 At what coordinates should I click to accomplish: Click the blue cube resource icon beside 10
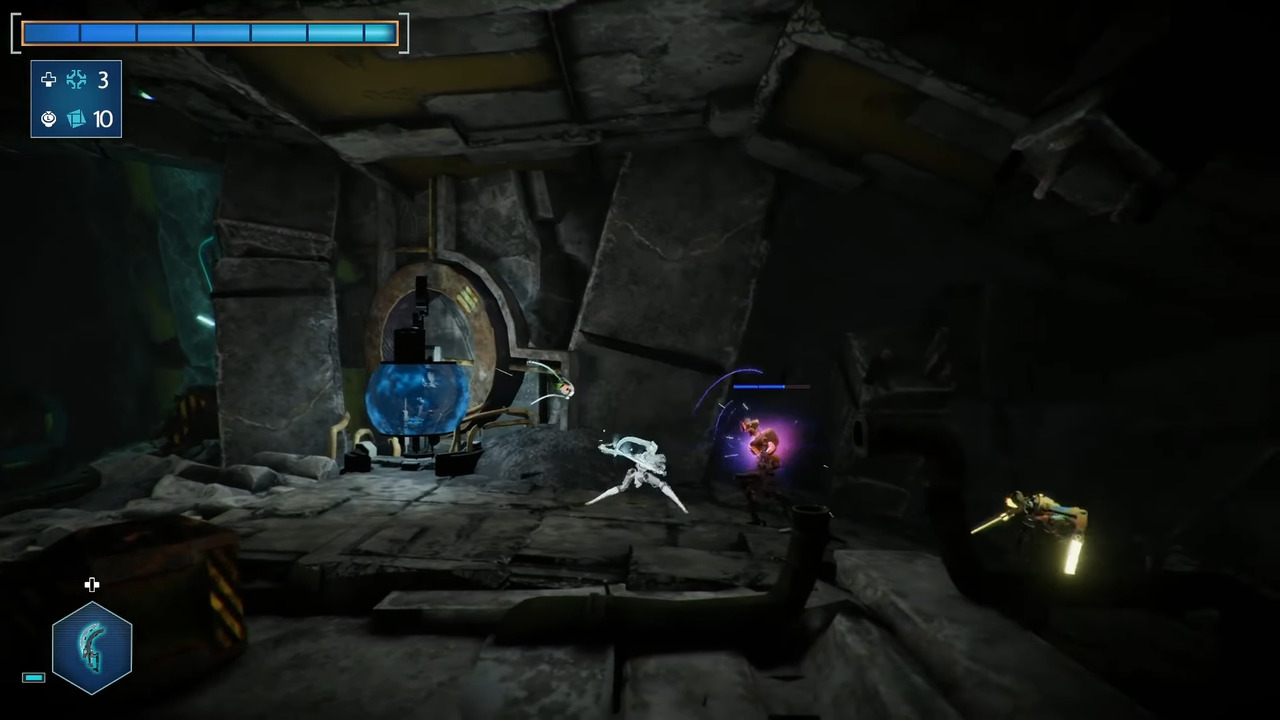[76, 119]
